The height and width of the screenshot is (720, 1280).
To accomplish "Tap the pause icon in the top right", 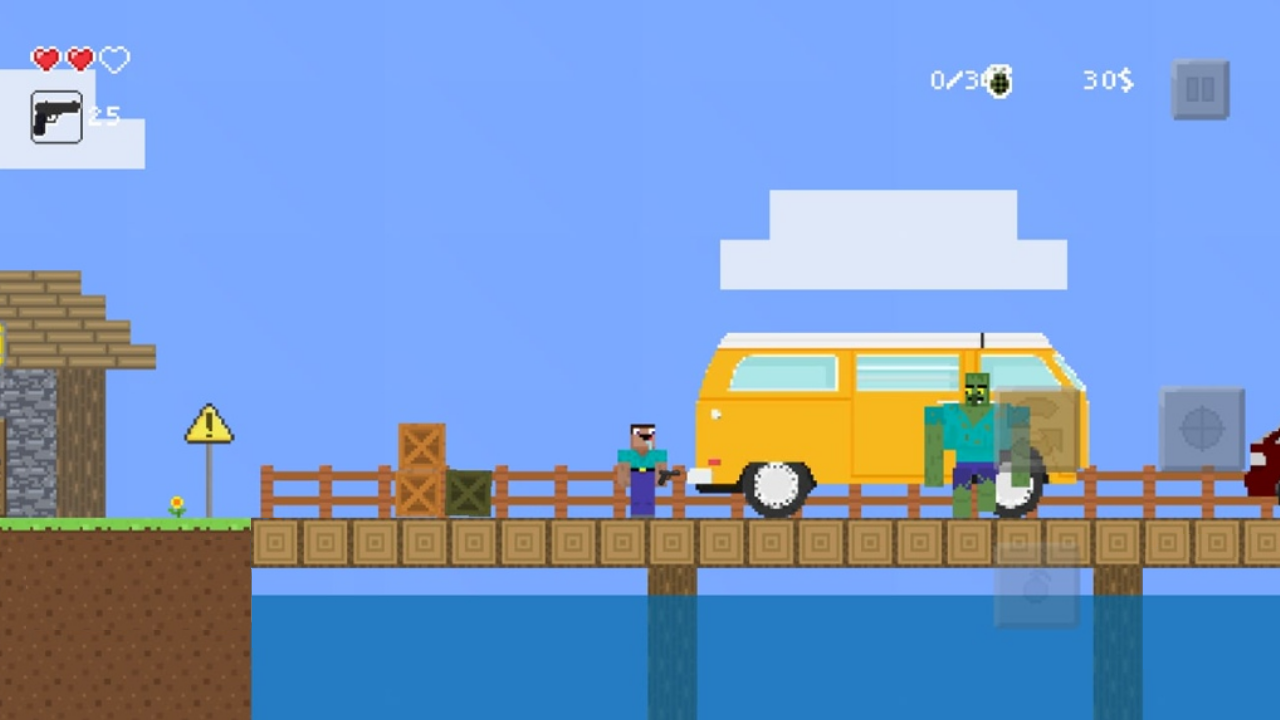I will pos(1200,88).
